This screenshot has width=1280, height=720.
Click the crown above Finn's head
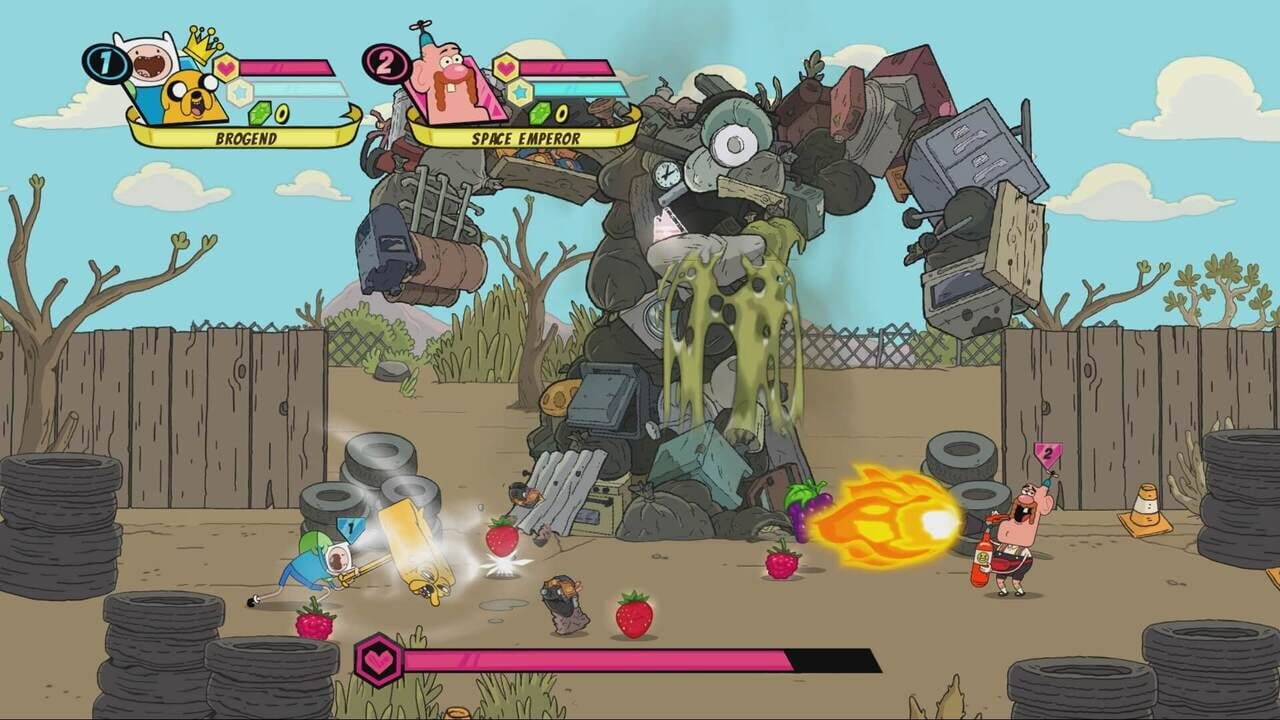(x=200, y=44)
